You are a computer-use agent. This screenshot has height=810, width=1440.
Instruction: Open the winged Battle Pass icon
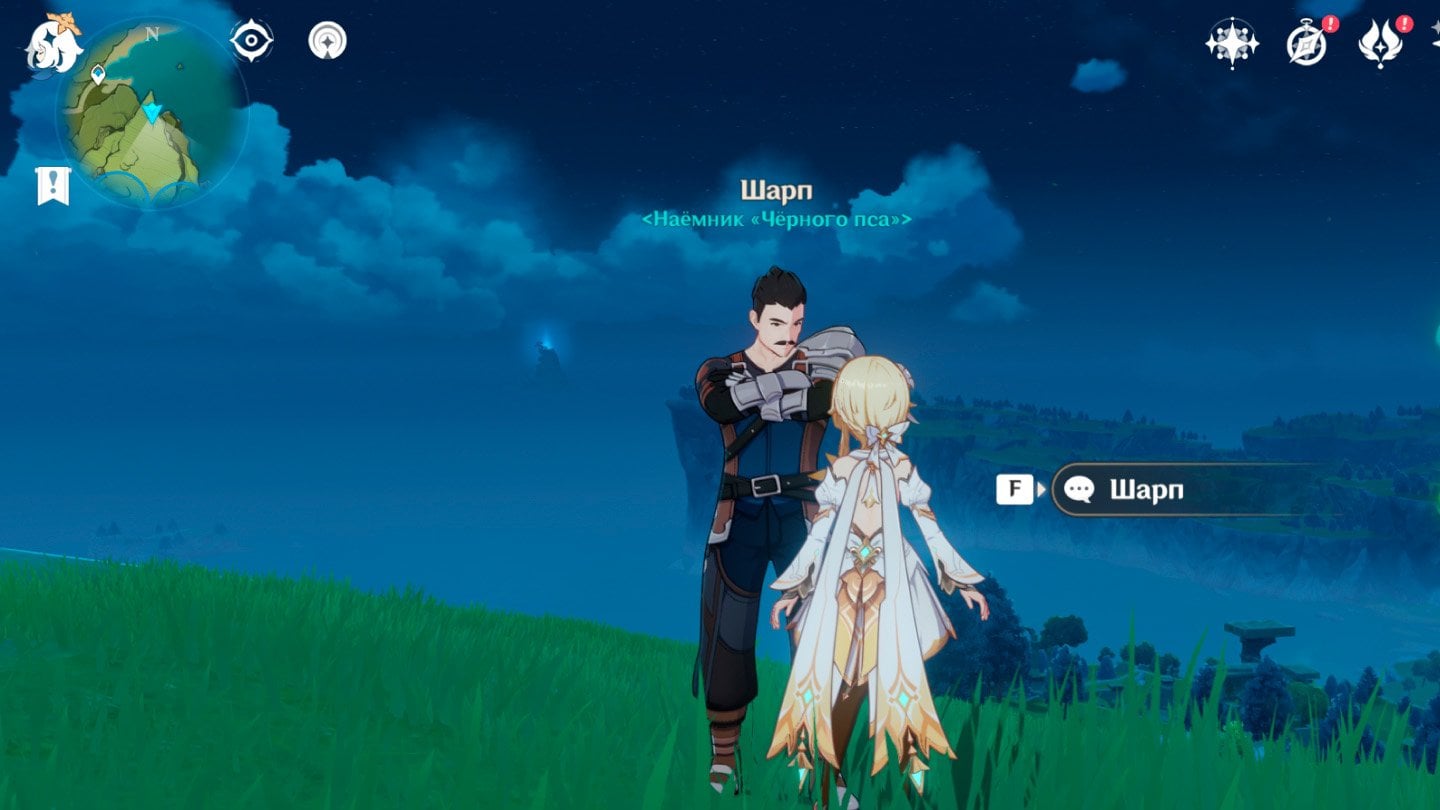click(x=1380, y=44)
